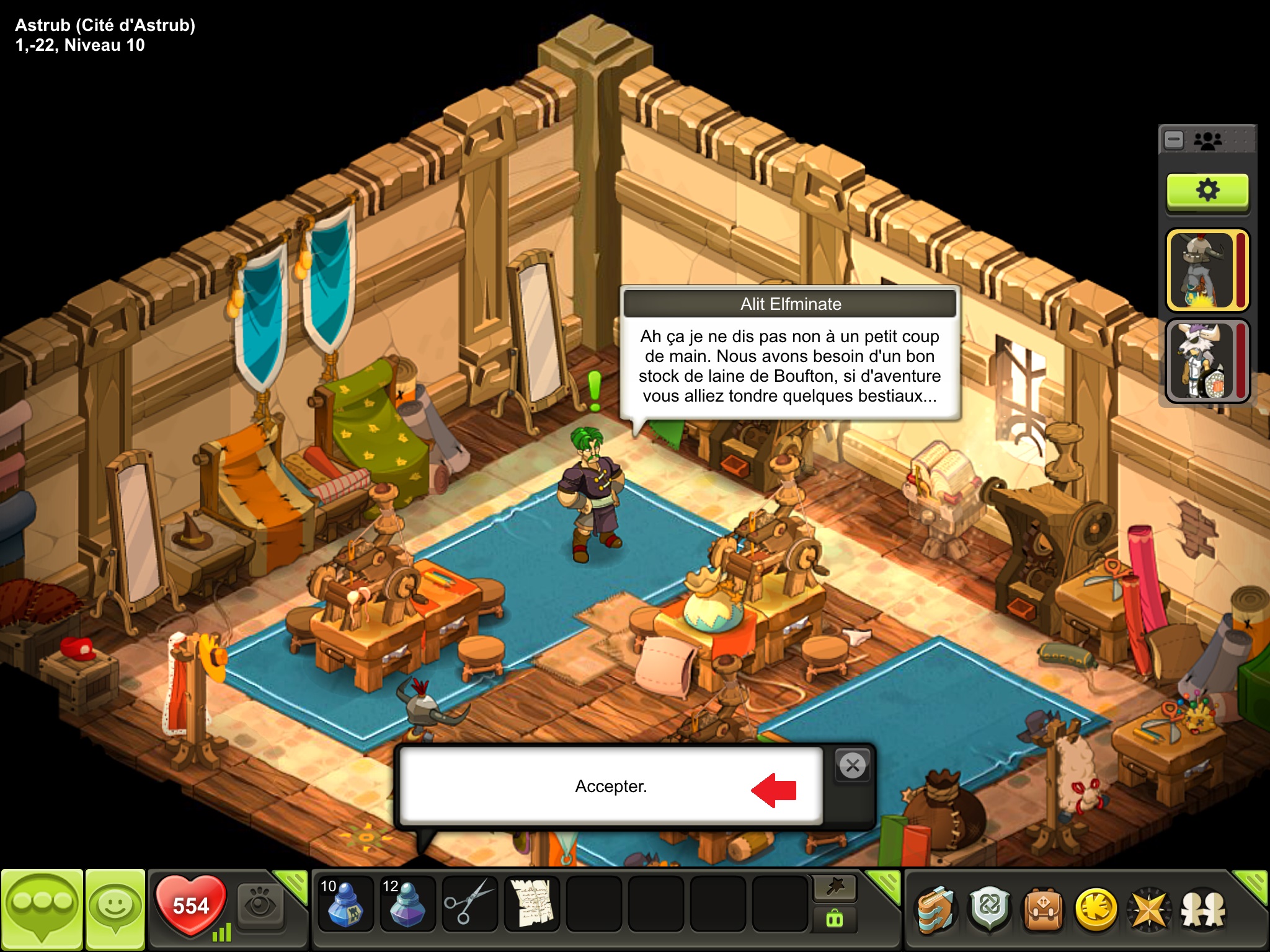Minimize the party panel
The height and width of the screenshot is (952, 1270).
coord(1174,140)
